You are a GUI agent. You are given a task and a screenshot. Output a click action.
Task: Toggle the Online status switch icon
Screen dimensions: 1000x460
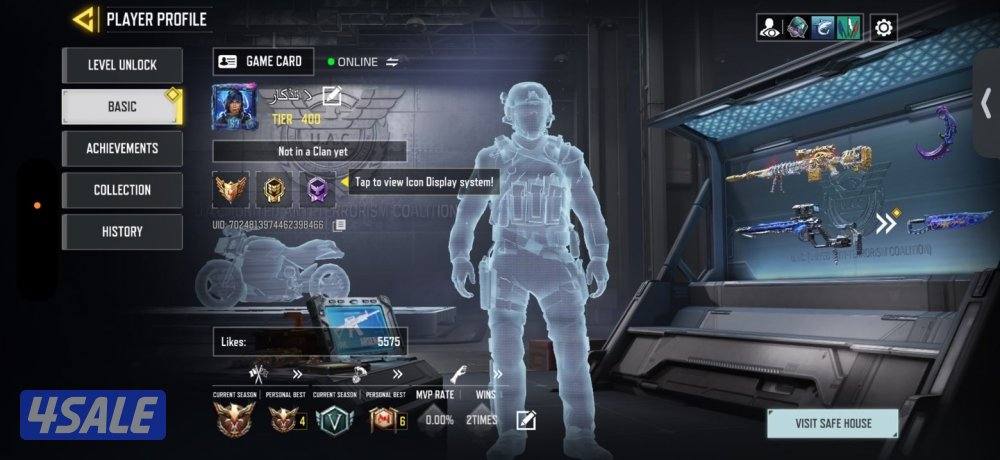393,62
